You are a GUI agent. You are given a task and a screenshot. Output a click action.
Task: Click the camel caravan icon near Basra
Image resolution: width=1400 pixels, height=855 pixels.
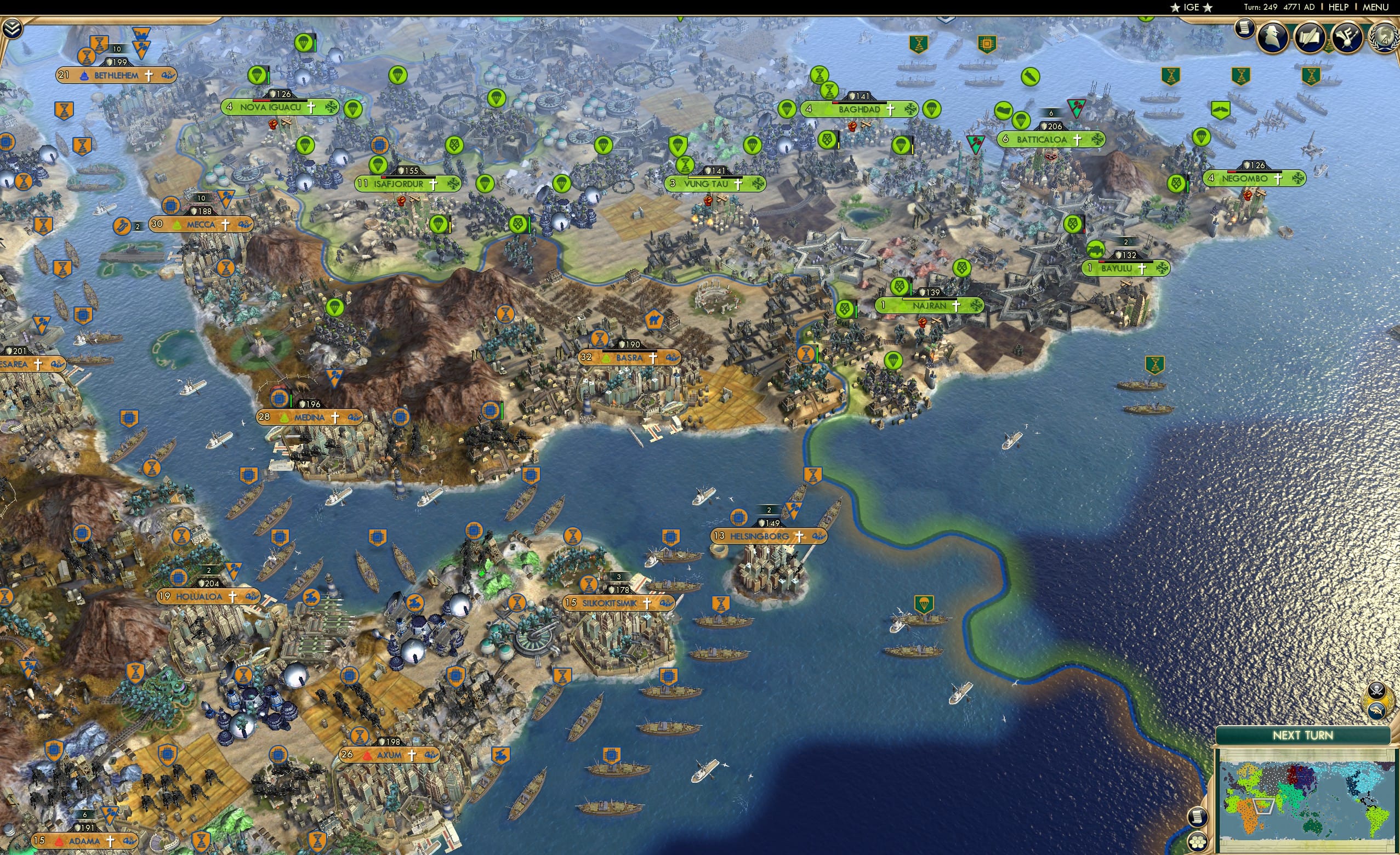[654, 320]
